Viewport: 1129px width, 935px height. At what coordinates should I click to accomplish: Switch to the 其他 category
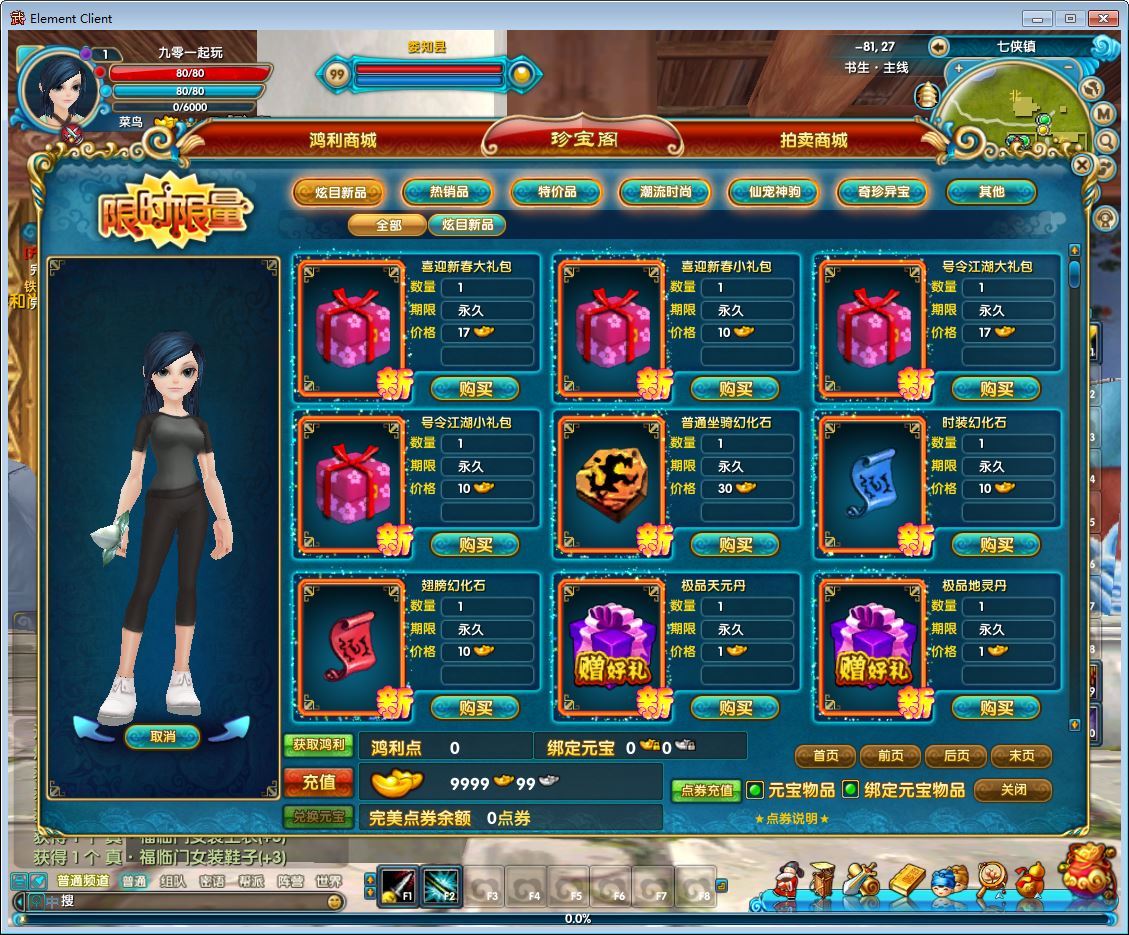coord(991,192)
